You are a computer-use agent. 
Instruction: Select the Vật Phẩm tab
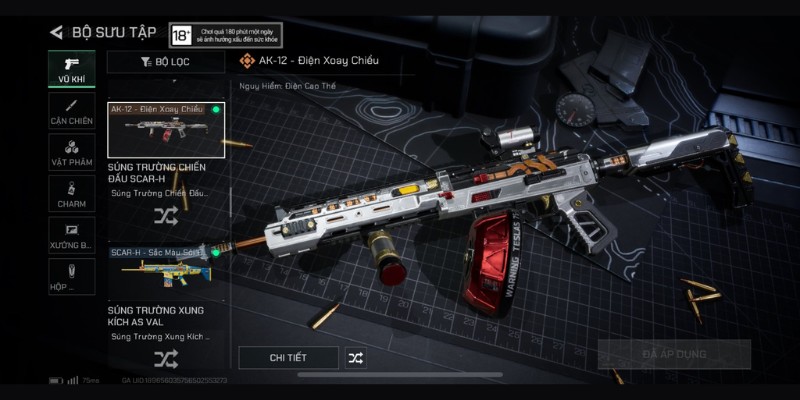[72, 152]
